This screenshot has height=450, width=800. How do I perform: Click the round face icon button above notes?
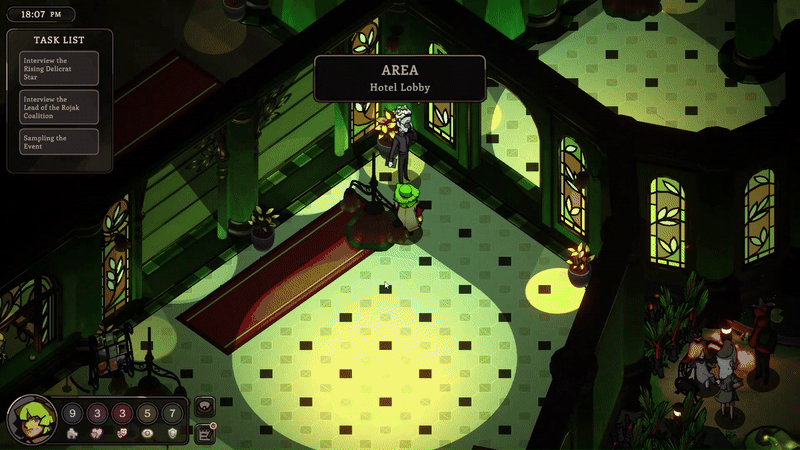click(207, 407)
